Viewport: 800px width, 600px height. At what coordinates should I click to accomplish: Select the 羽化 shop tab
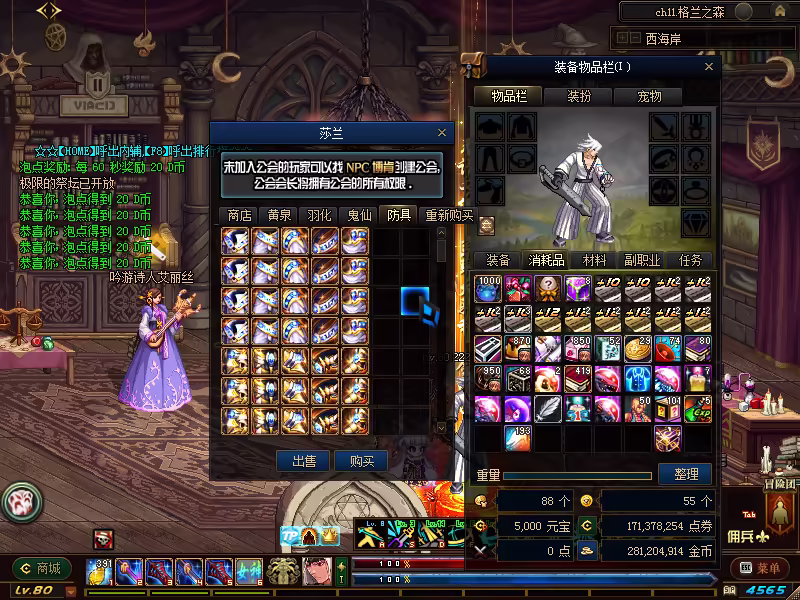pyautogui.click(x=319, y=214)
